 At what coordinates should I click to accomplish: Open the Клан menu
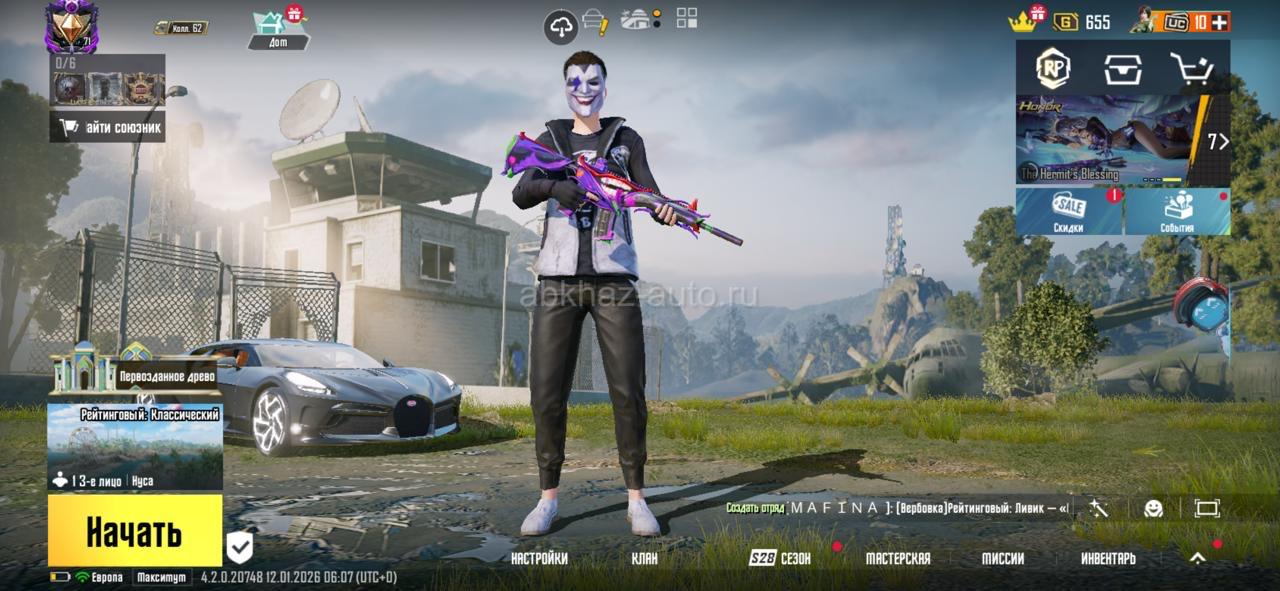pos(645,559)
